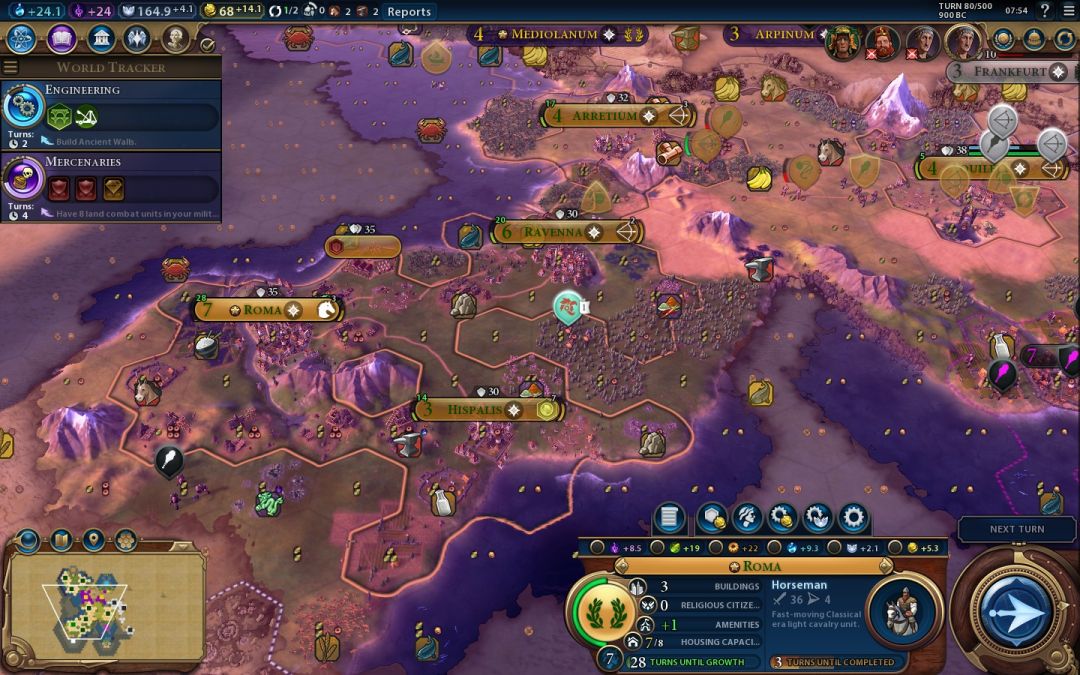
Task: Open the map pins tool
Action: coord(94,541)
